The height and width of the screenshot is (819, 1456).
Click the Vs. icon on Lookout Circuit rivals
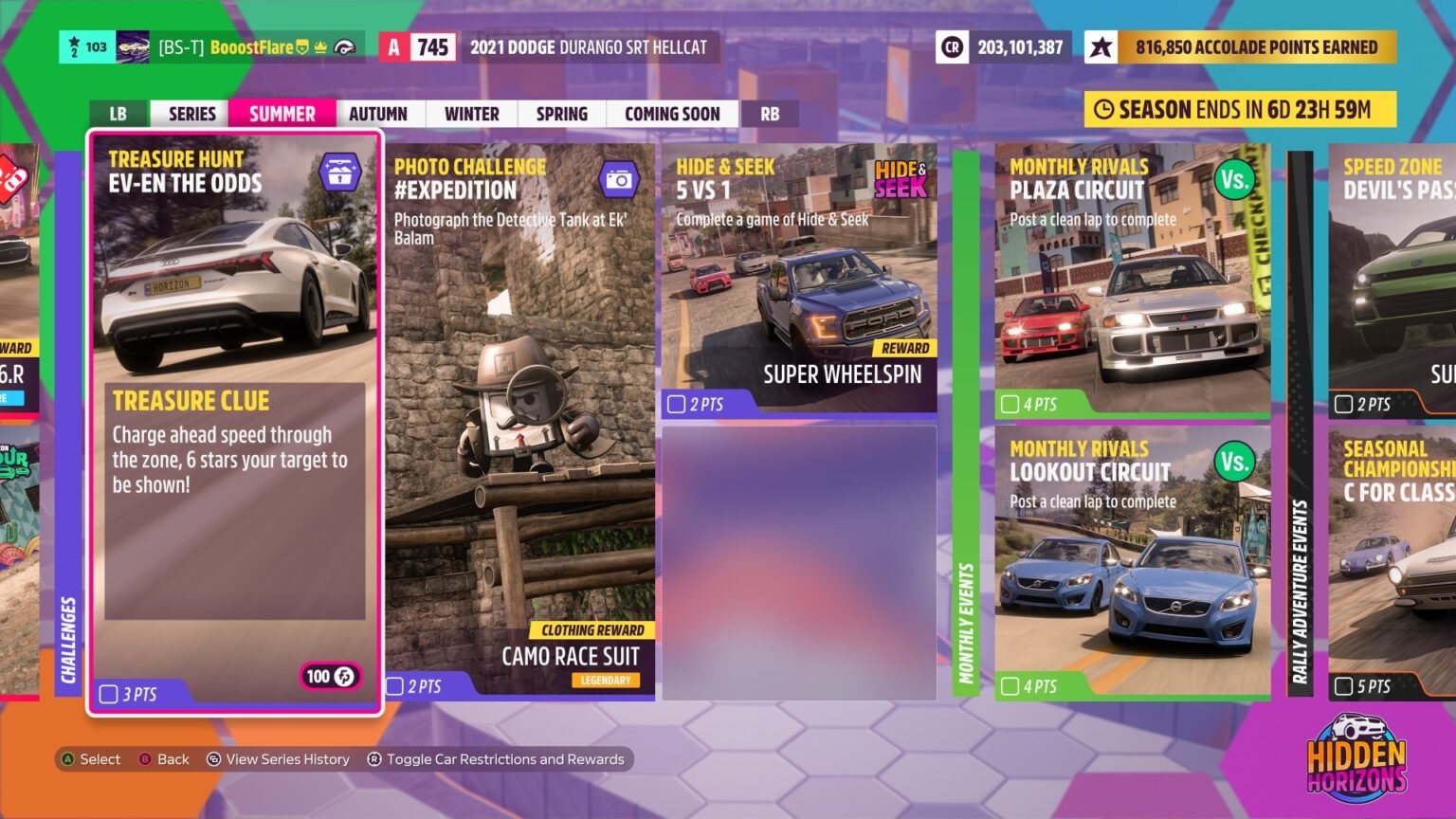[1235, 461]
